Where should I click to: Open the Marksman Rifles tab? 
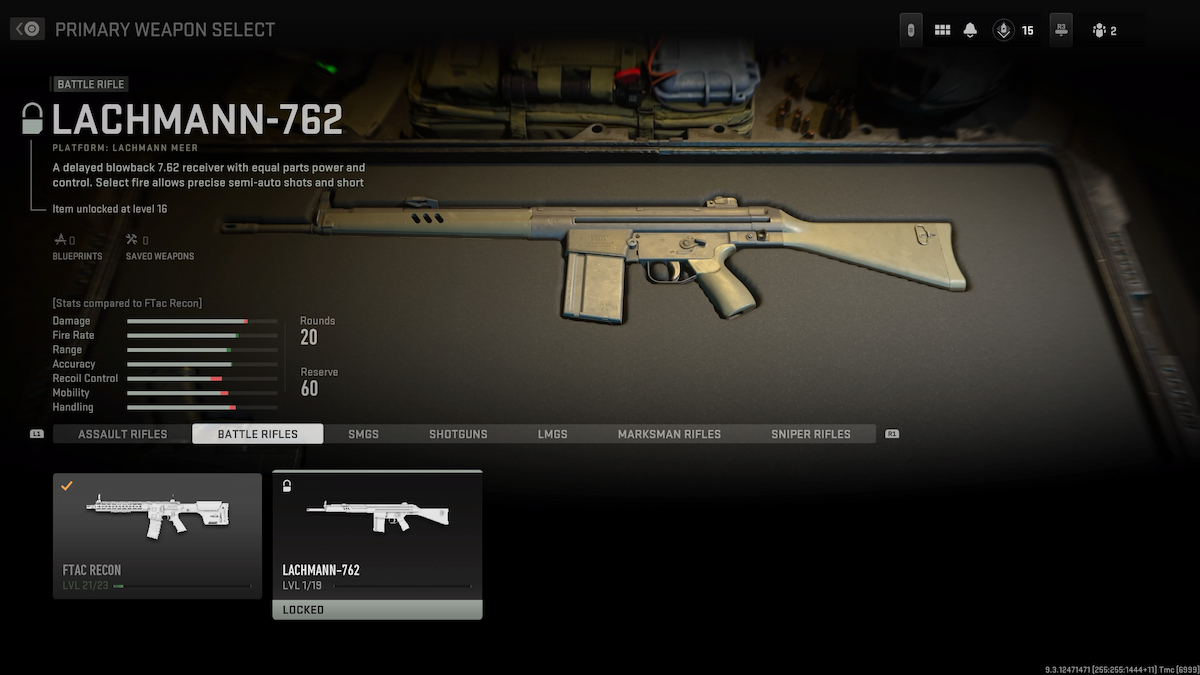click(668, 434)
